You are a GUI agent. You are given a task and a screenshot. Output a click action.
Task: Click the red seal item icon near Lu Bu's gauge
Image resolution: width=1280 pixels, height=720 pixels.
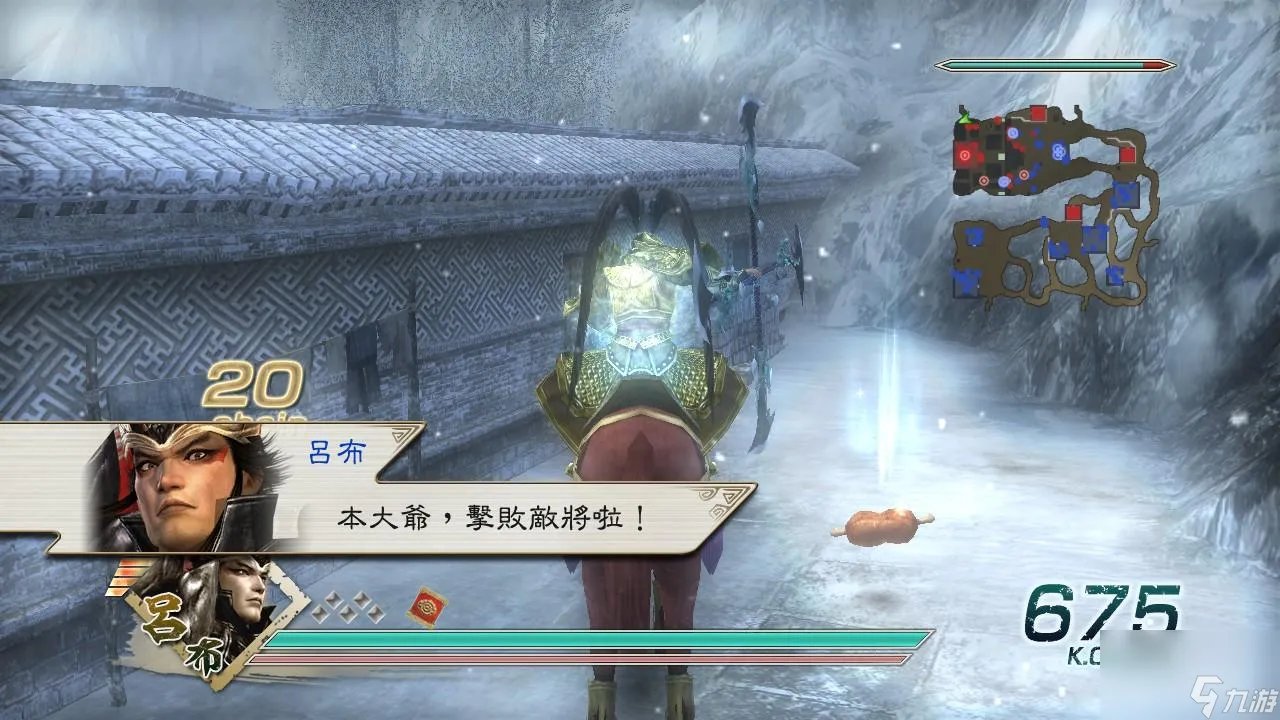click(427, 605)
